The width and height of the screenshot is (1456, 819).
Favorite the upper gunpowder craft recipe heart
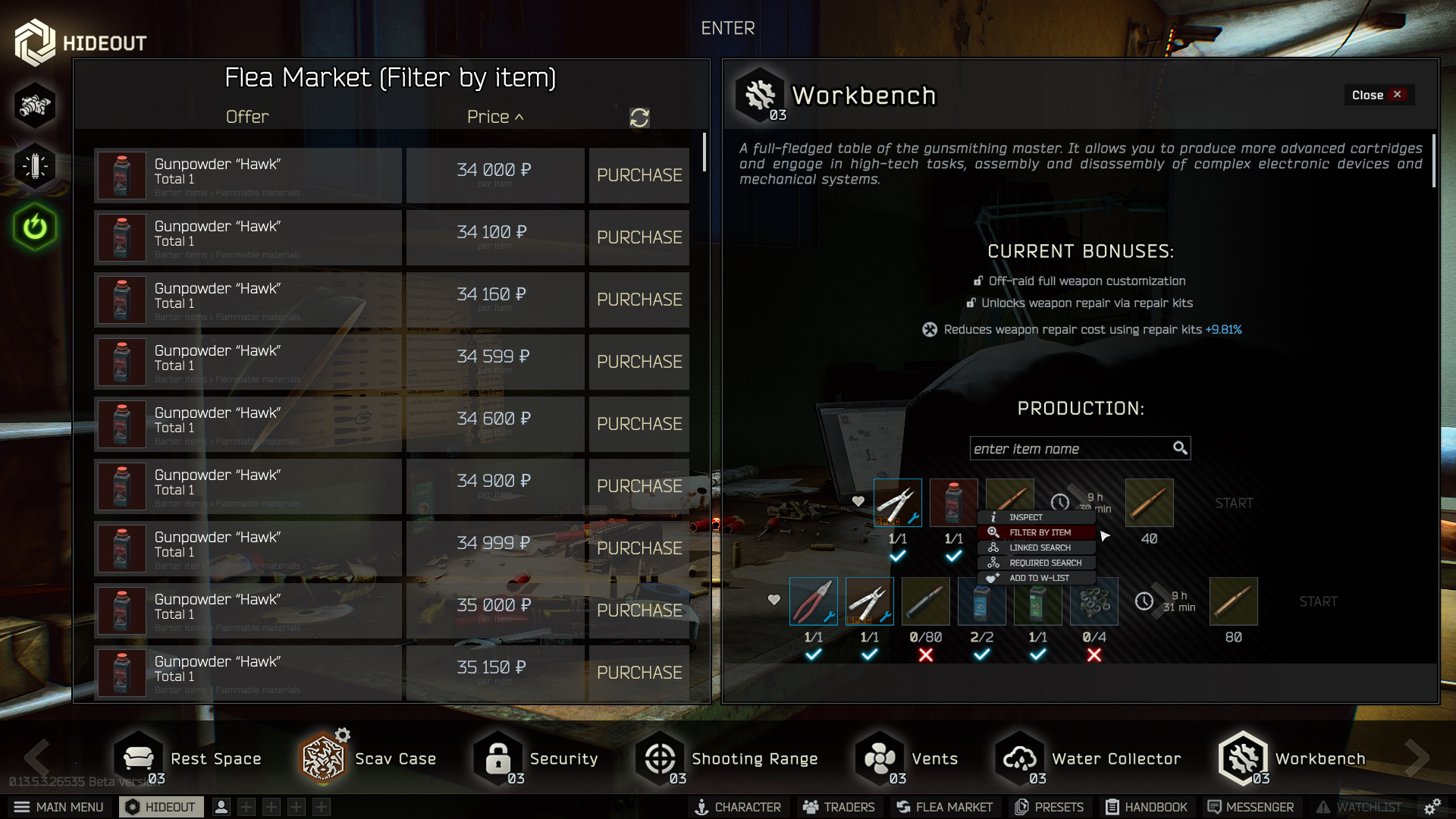pyautogui.click(x=858, y=500)
